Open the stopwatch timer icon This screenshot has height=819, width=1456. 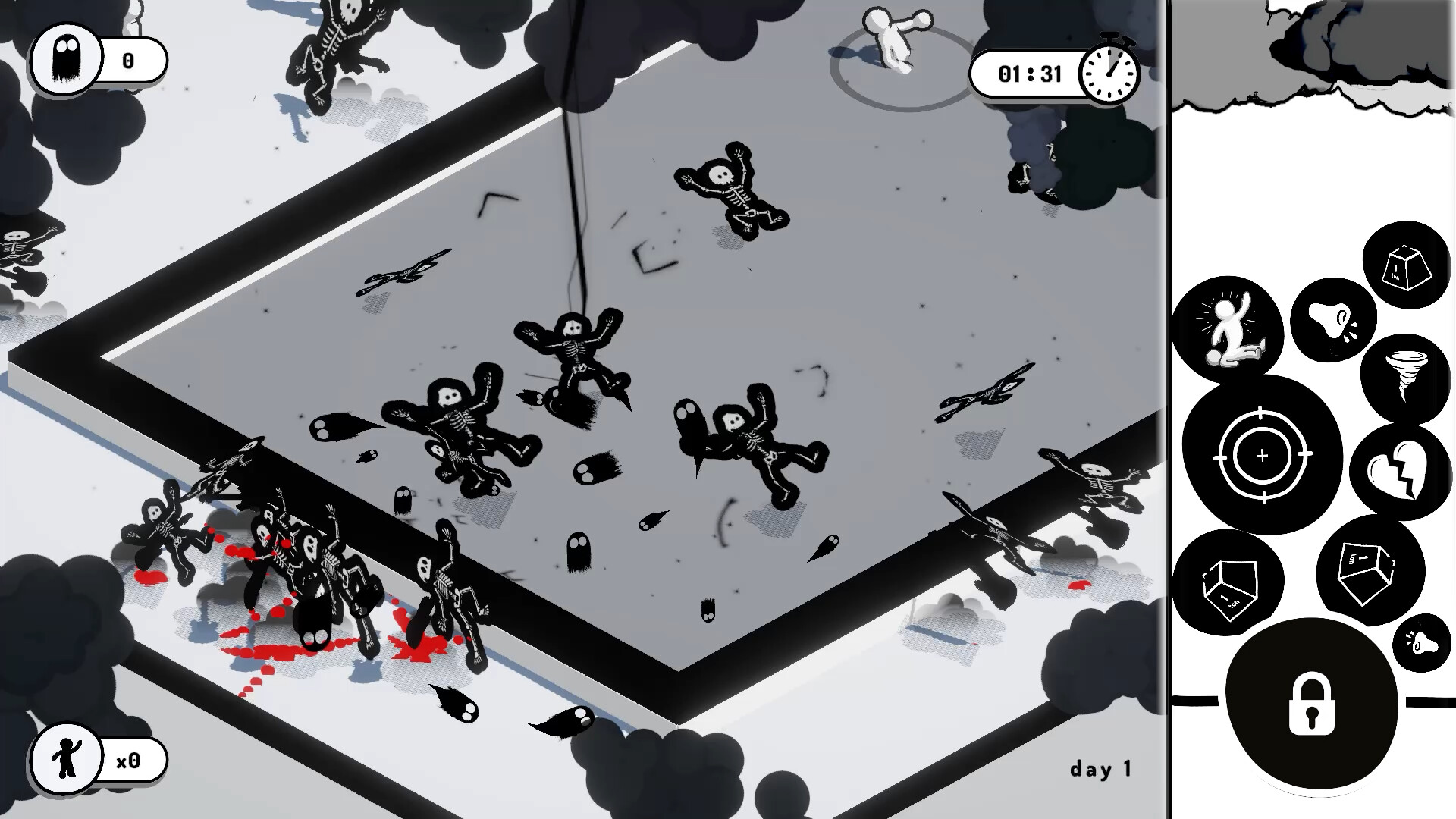(x=1109, y=73)
